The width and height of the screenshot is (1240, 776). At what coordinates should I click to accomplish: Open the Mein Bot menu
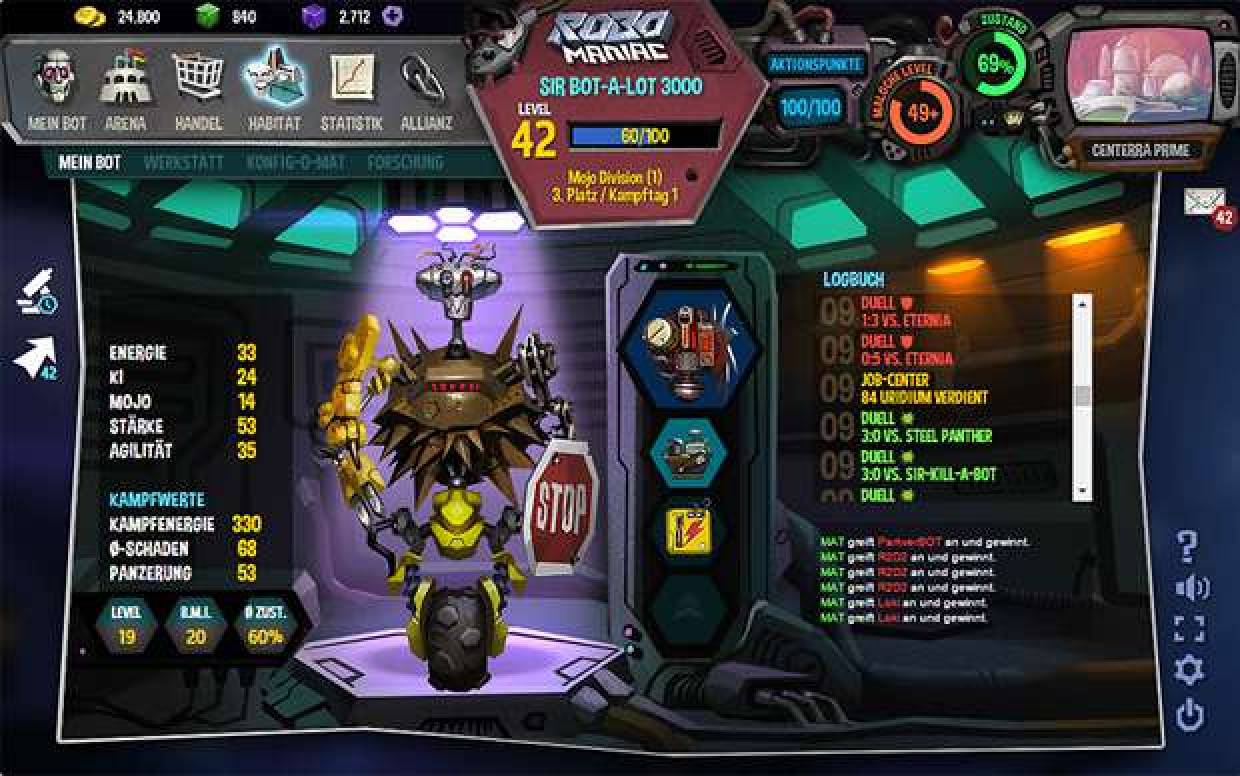[x=57, y=90]
